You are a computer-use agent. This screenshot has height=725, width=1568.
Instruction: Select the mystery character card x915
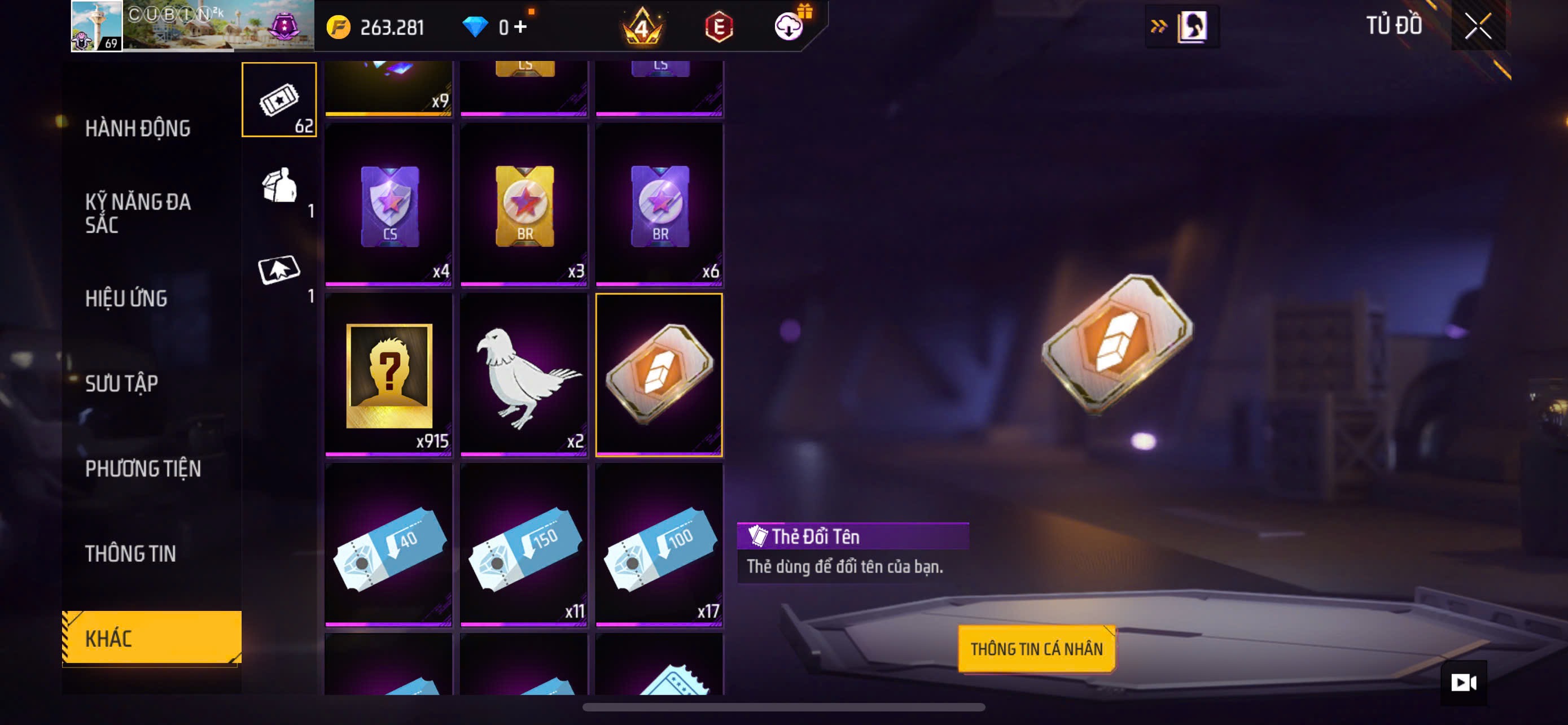coord(389,375)
